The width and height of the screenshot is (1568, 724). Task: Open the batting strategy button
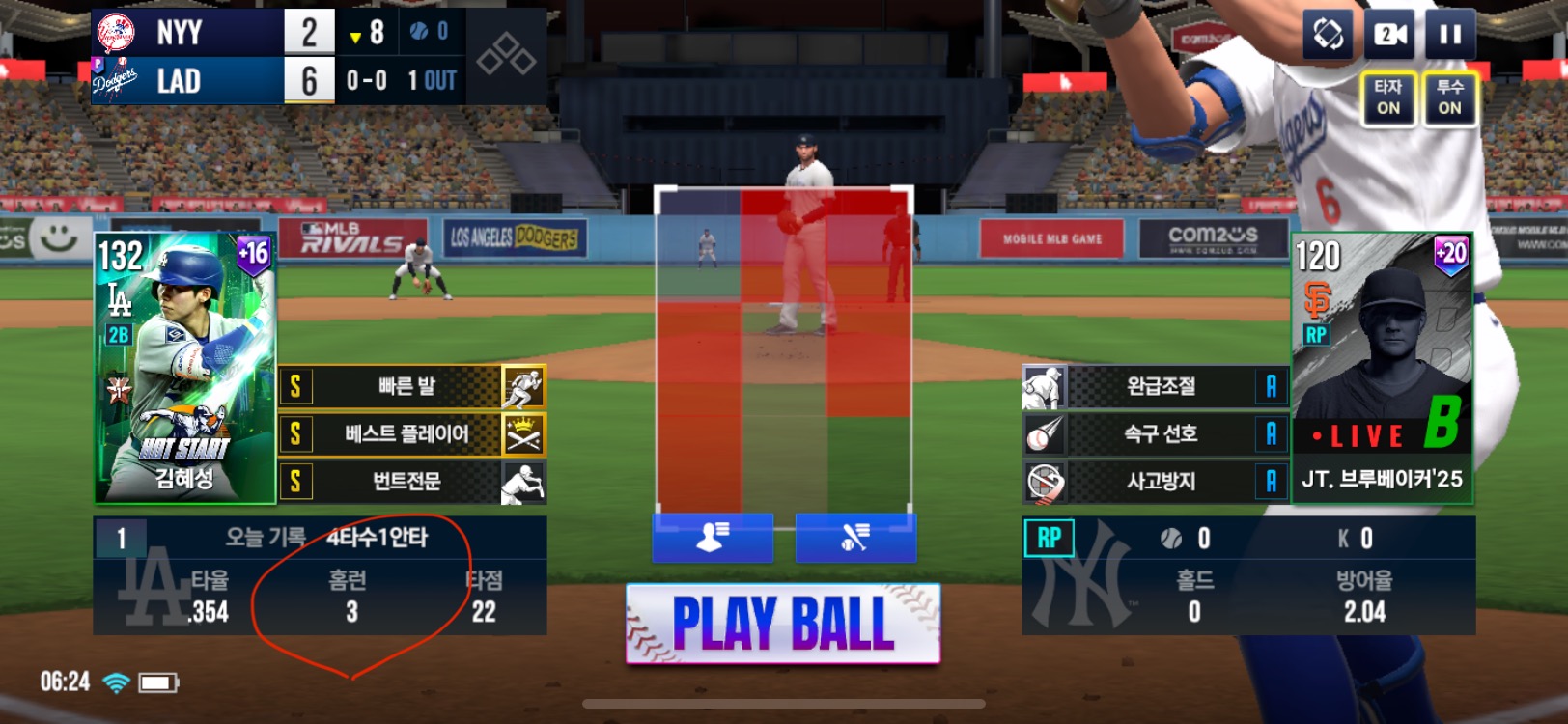(855, 537)
